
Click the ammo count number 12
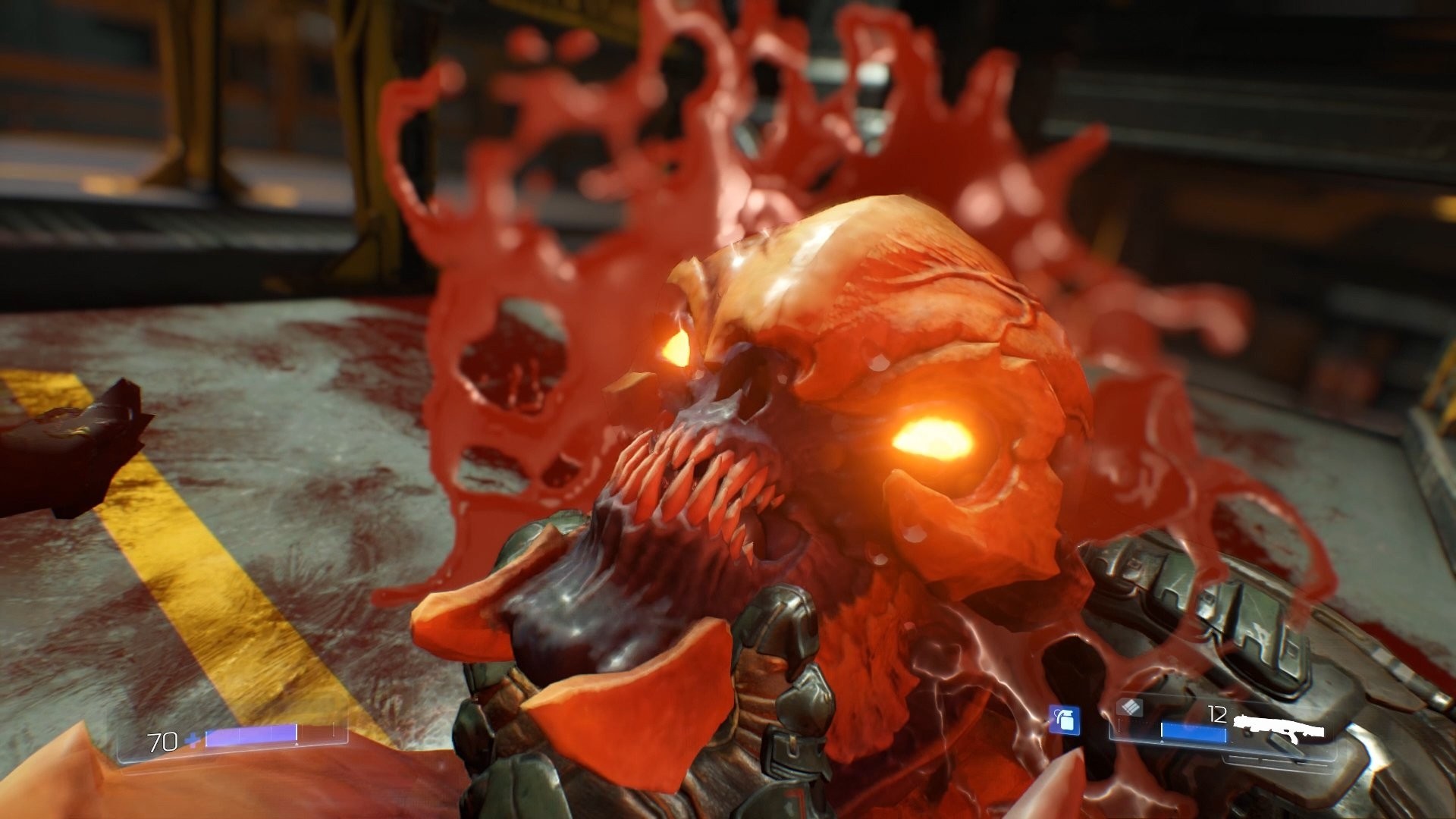click(1217, 714)
